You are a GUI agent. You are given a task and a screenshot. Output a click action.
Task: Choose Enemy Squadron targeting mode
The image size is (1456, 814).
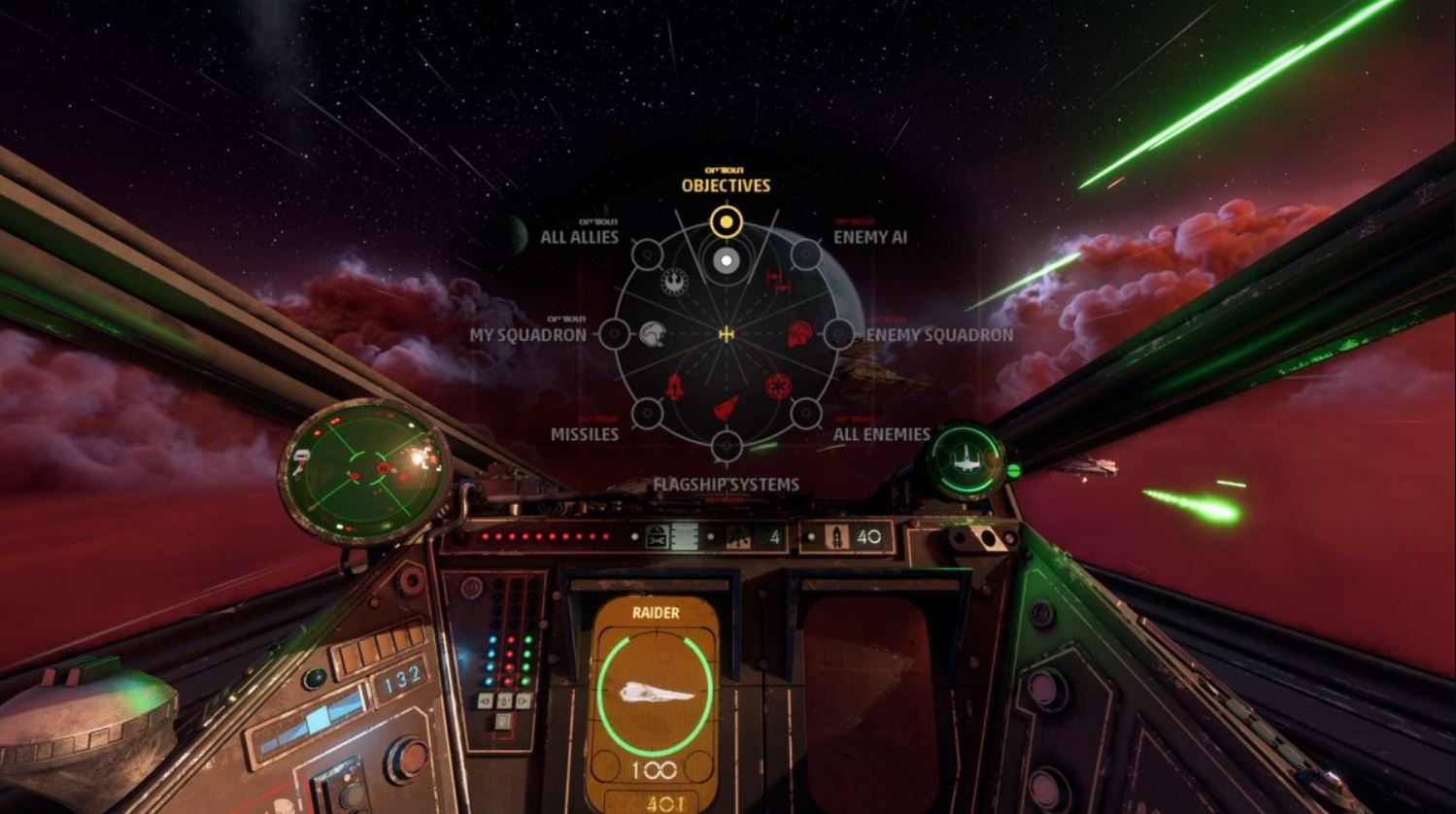tap(838, 335)
